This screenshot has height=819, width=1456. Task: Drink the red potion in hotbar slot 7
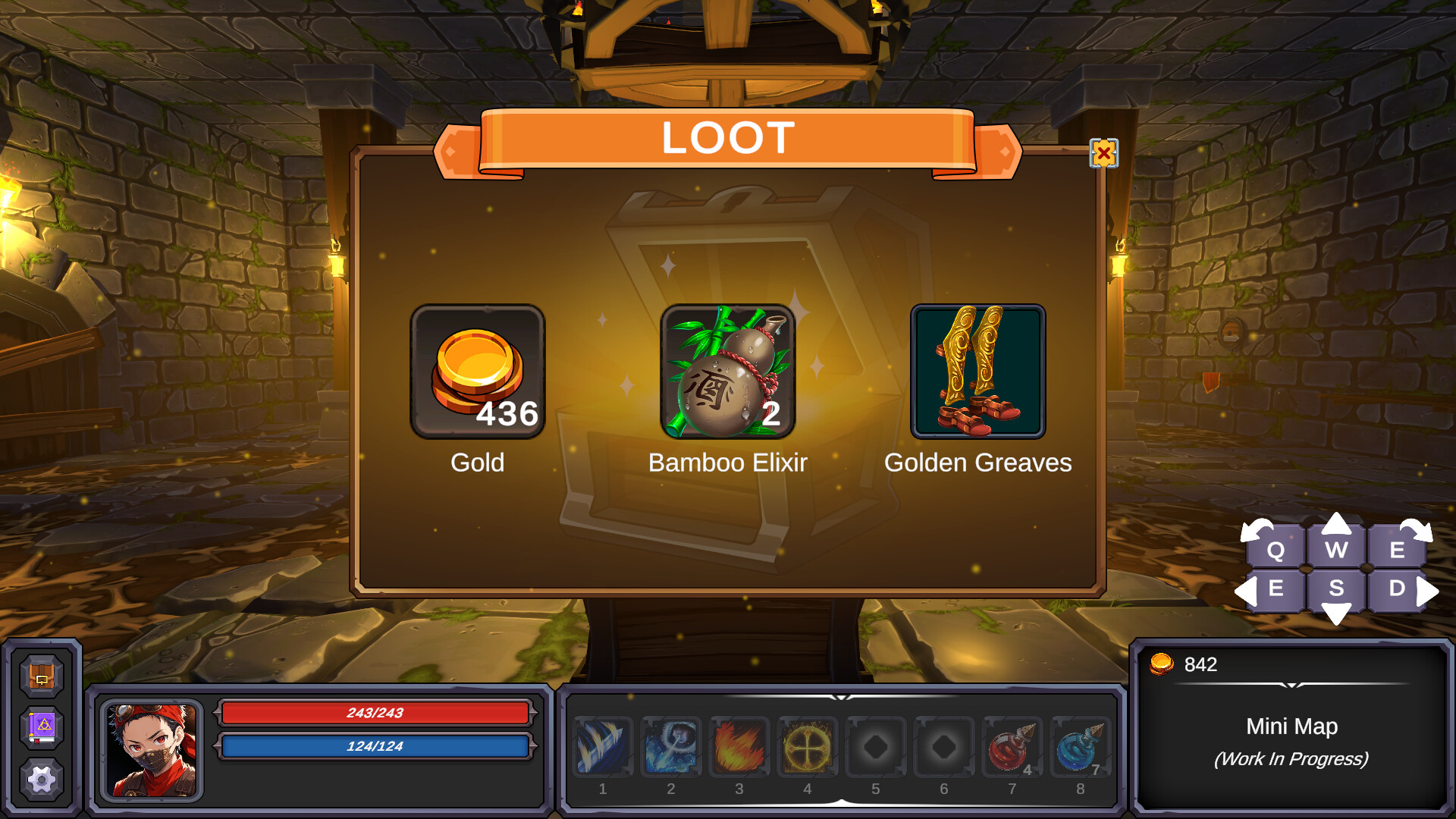[1012, 747]
